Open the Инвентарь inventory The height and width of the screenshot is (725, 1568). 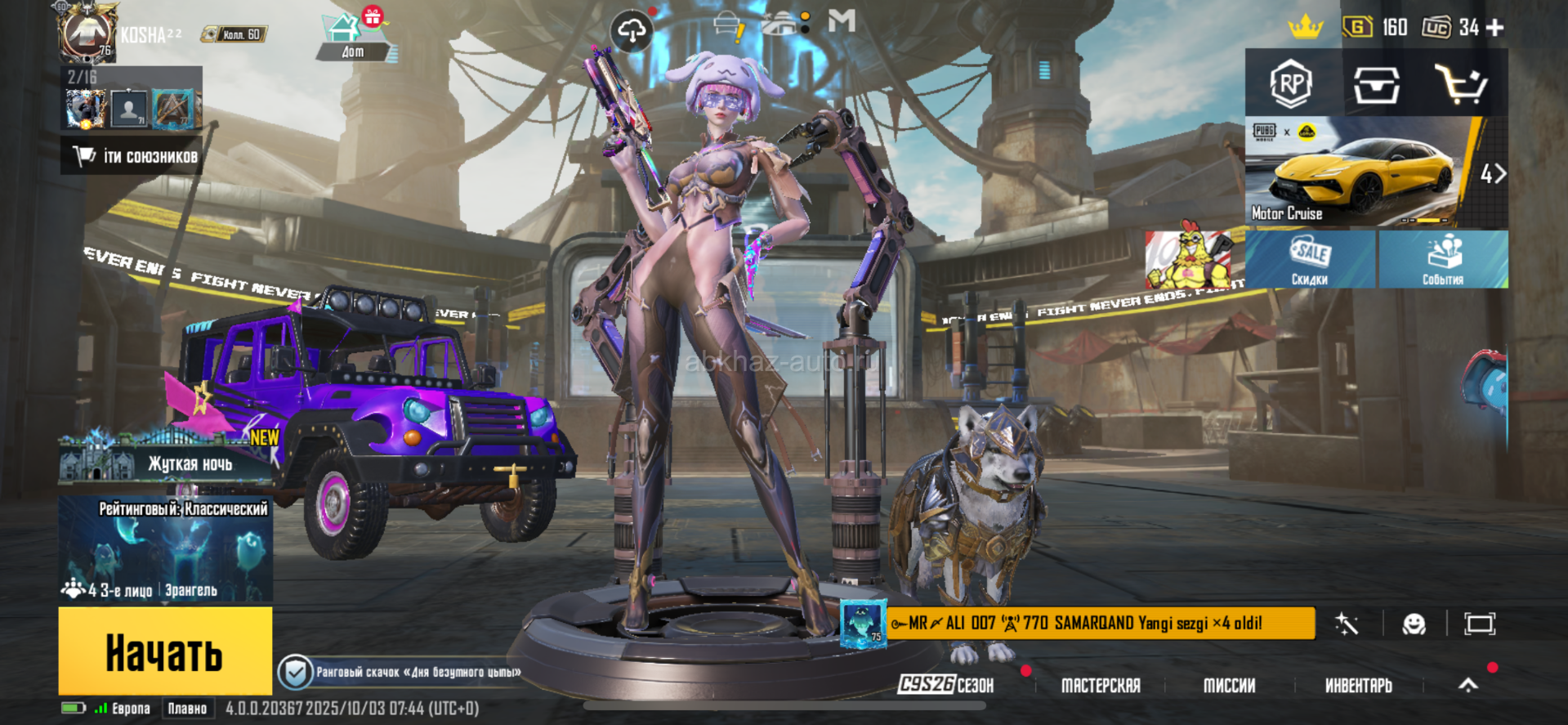(x=1358, y=685)
